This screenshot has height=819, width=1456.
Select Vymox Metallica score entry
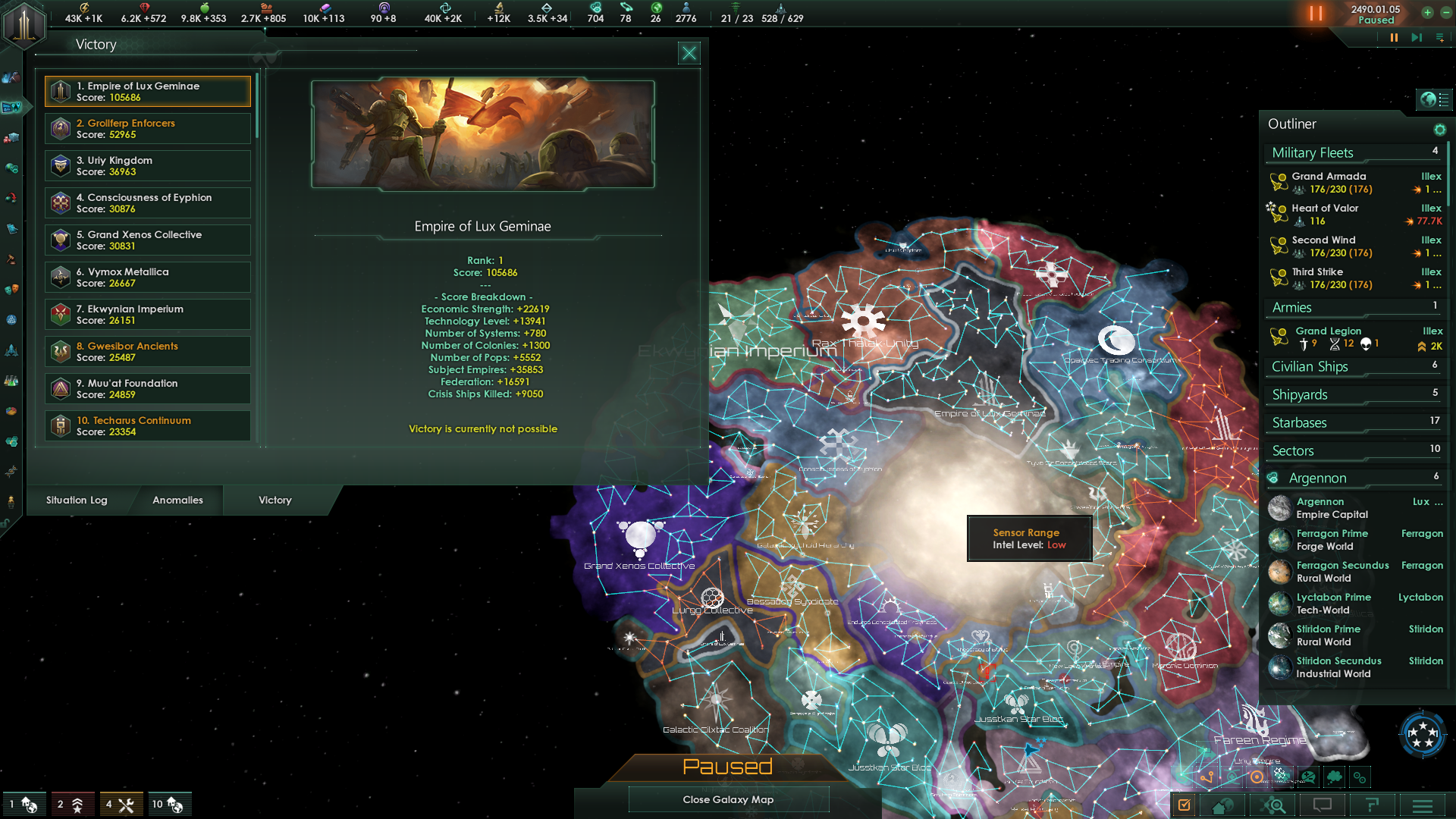(x=148, y=278)
